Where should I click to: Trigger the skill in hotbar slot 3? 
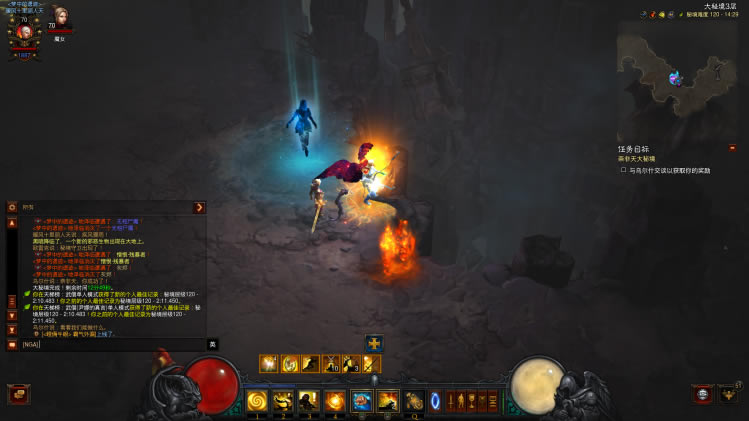click(310, 401)
